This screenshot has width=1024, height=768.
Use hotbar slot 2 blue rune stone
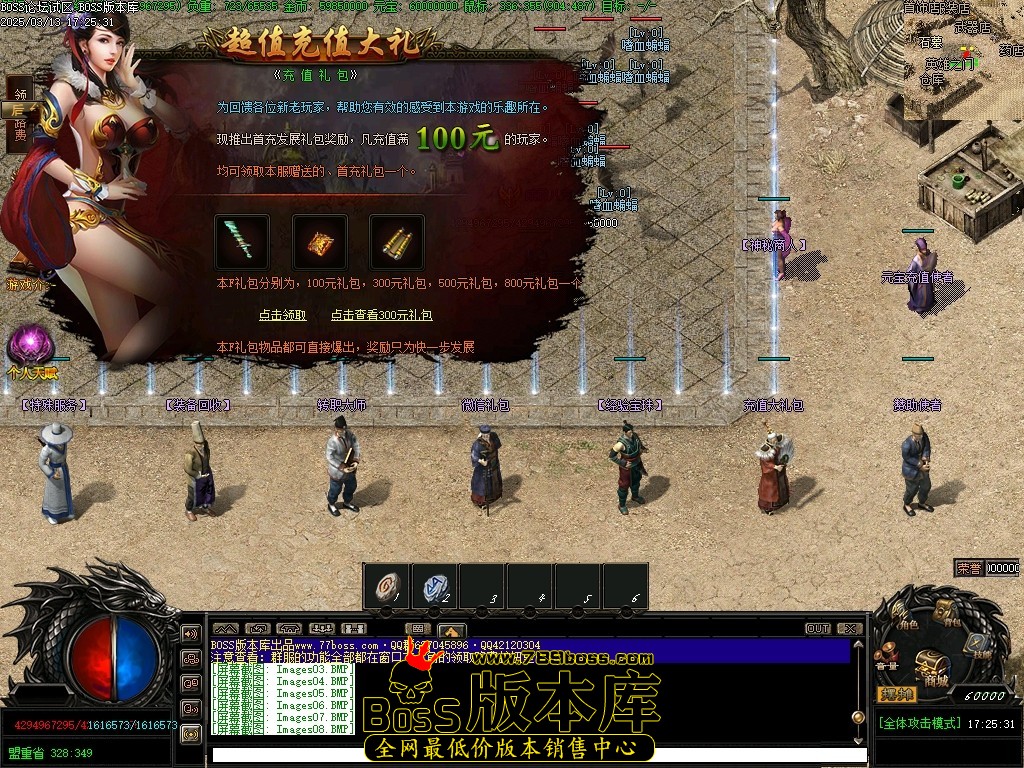pos(434,587)
